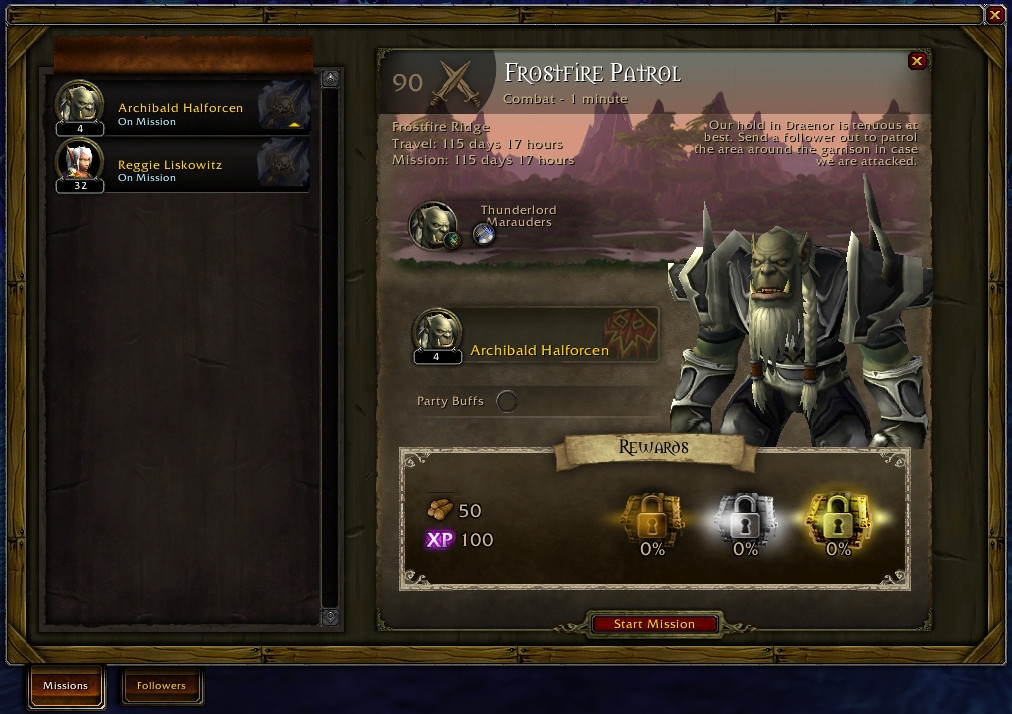1012x714 pixels.
Task: Click the bronze locked reward chest
Action: tap(651, 517)
